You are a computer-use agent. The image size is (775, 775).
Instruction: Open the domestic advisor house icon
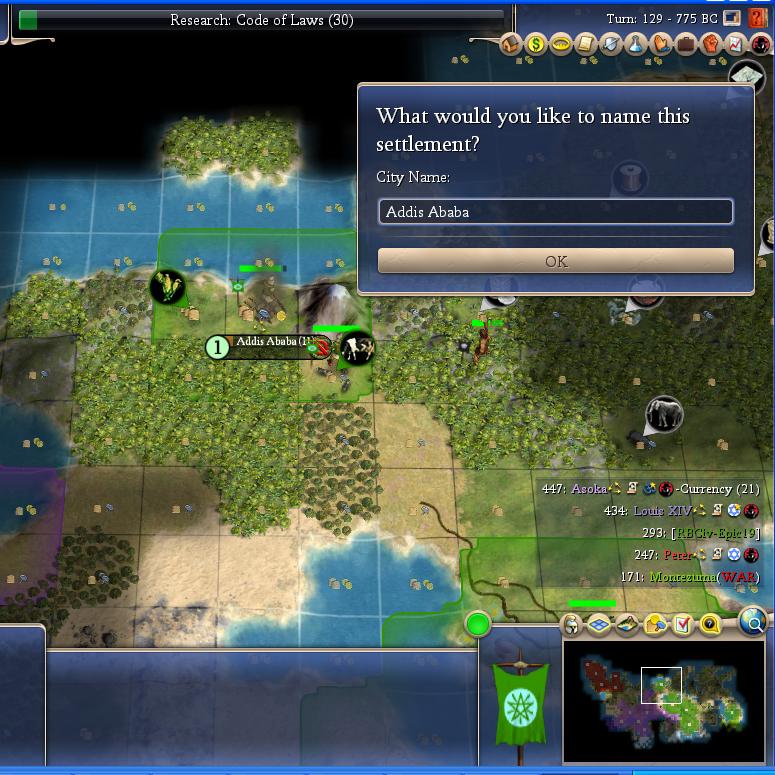[511, 45]
